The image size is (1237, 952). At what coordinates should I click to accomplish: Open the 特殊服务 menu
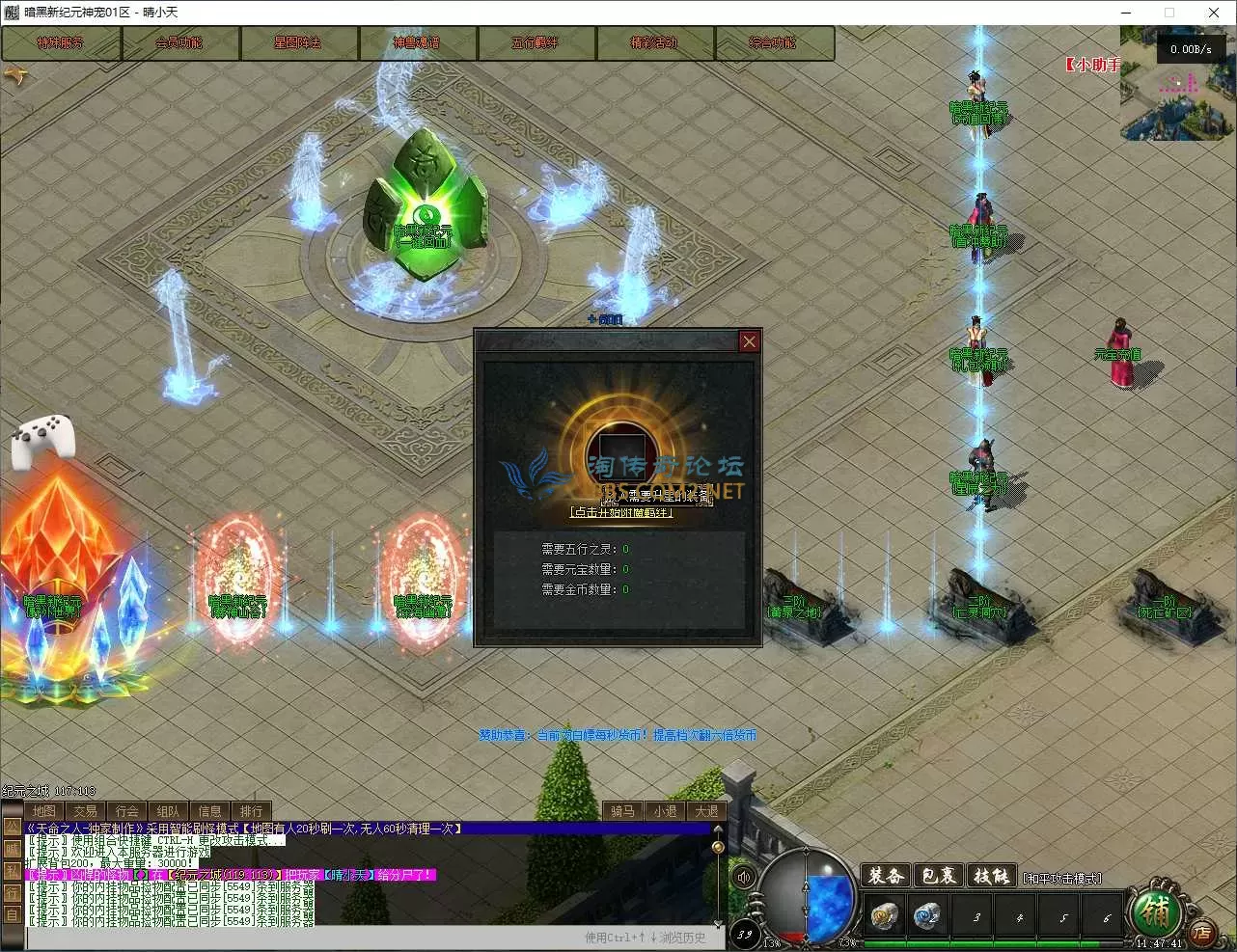pyautogui.click(x=61, y=43)
